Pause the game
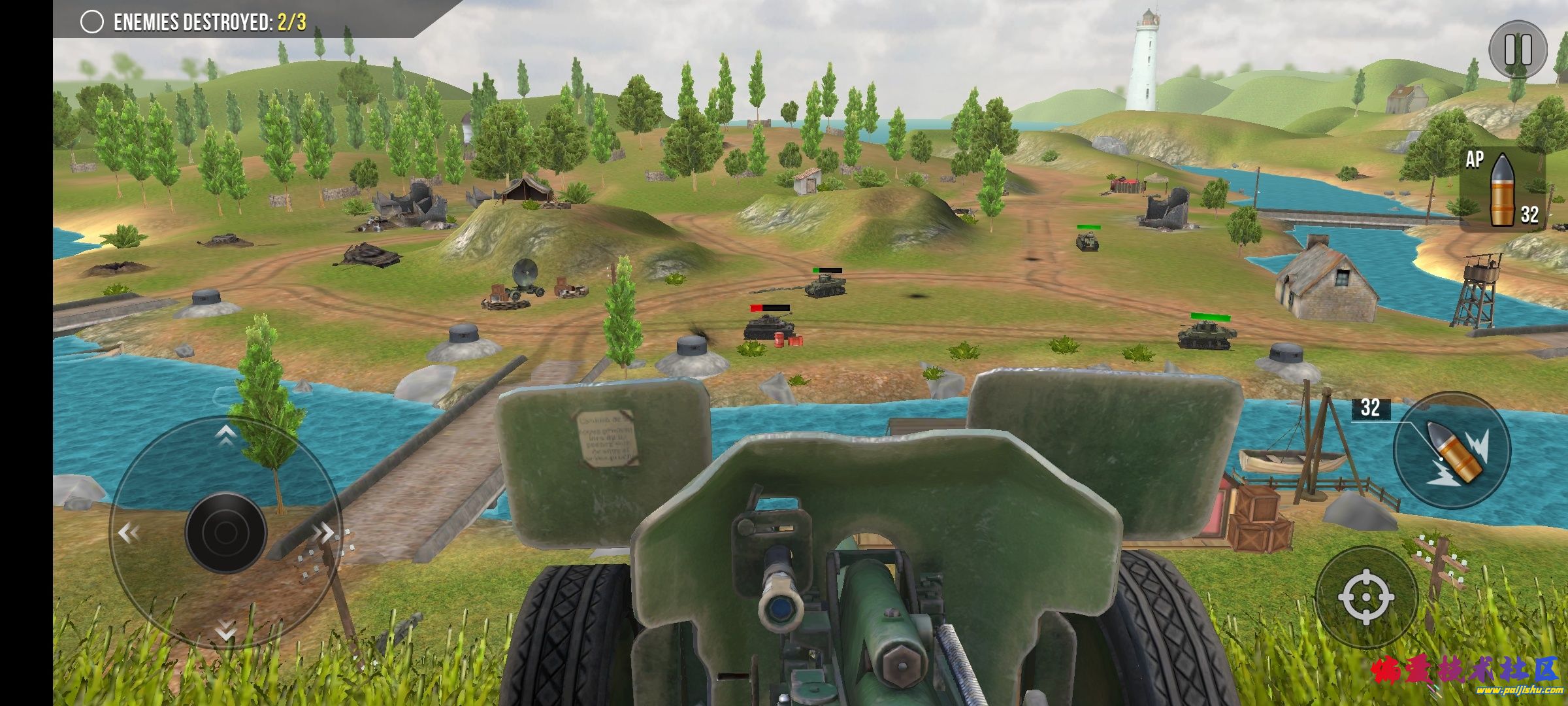Image resolution: width=1568 pixels, height=706 pixels. pos(1518,50)
